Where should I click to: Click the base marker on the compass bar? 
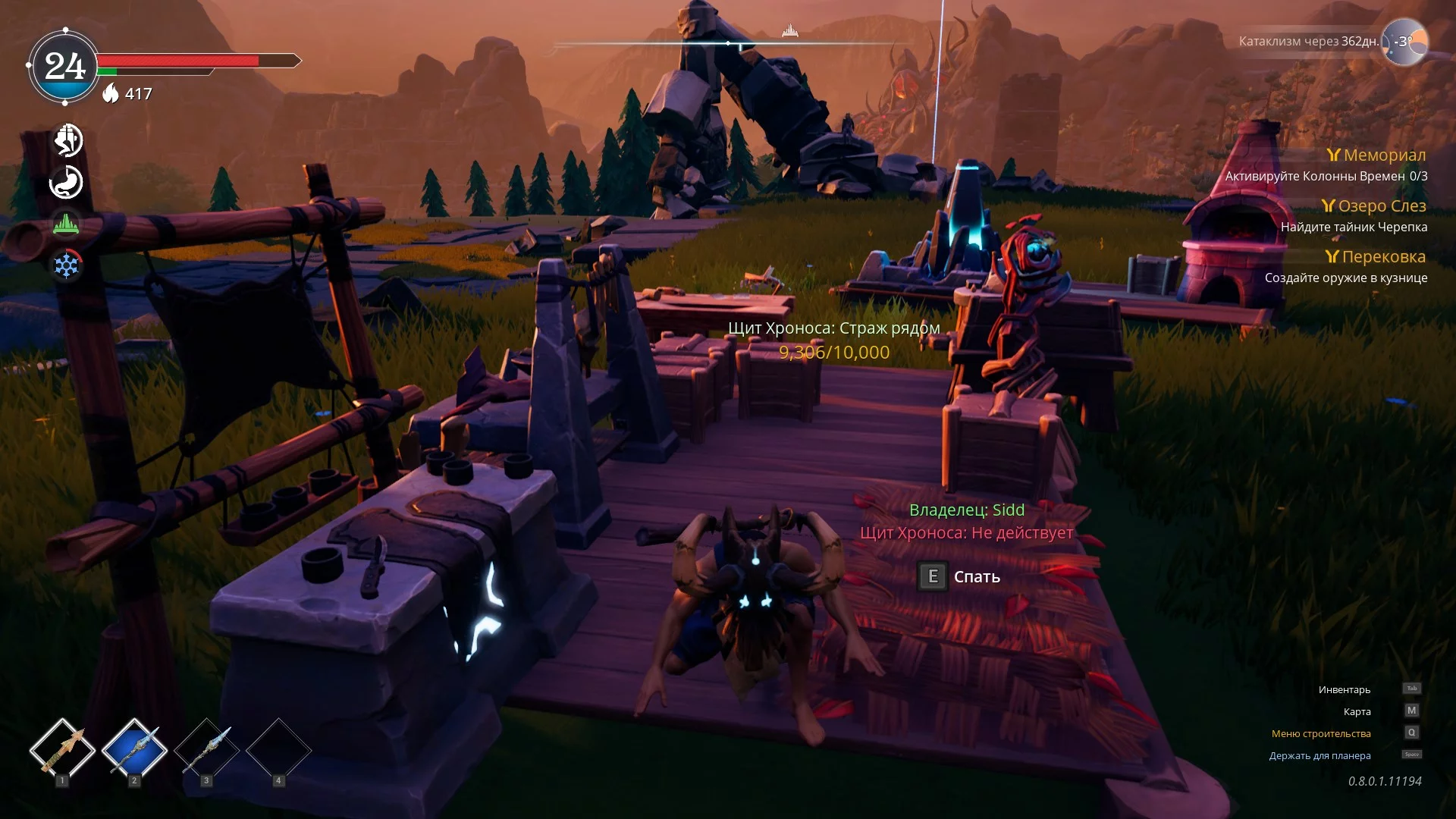click(790, 31)
